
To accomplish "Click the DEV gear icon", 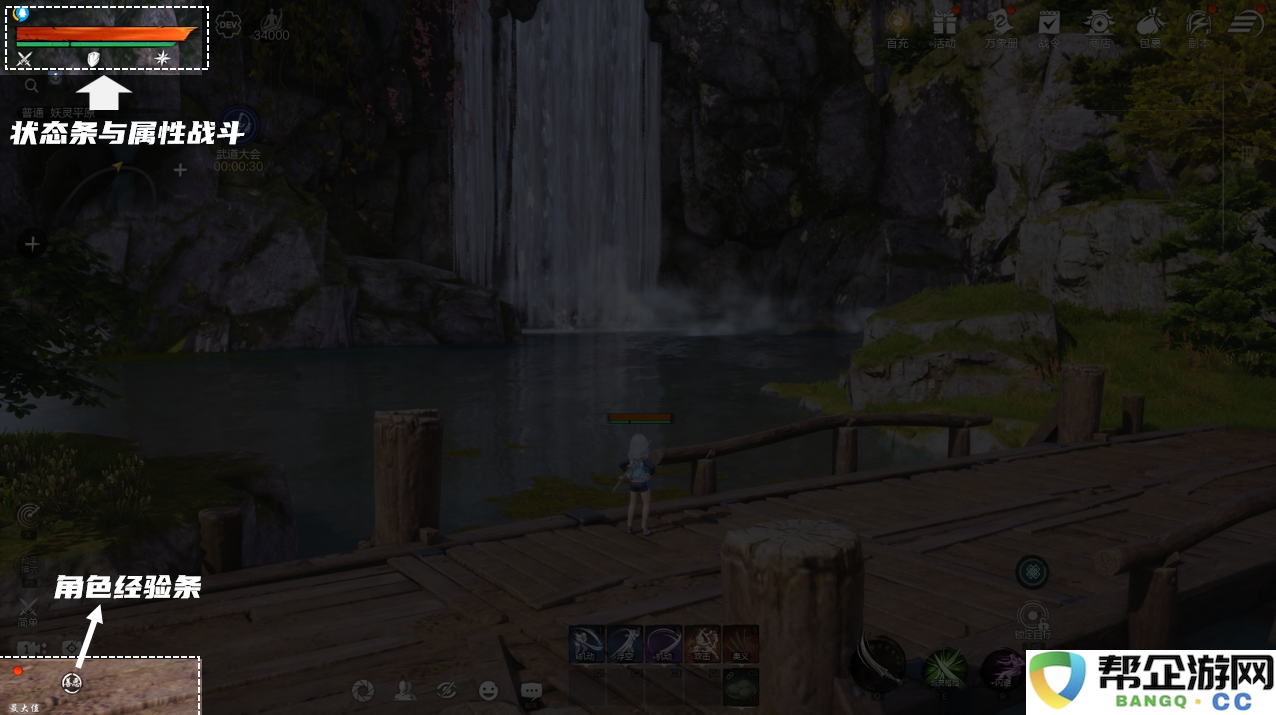I will tap(229, 24).
